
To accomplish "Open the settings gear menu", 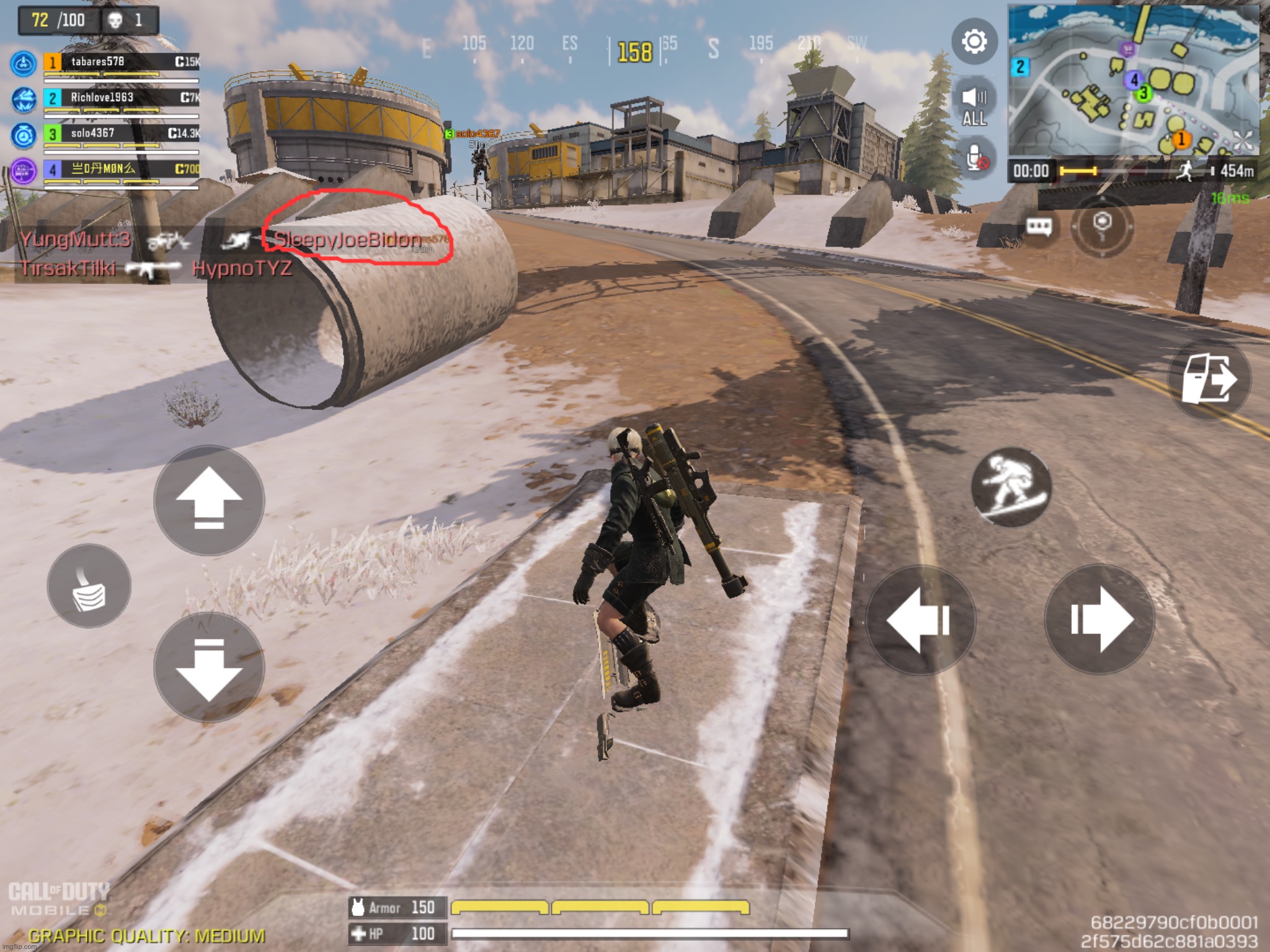I will (974, 42).
